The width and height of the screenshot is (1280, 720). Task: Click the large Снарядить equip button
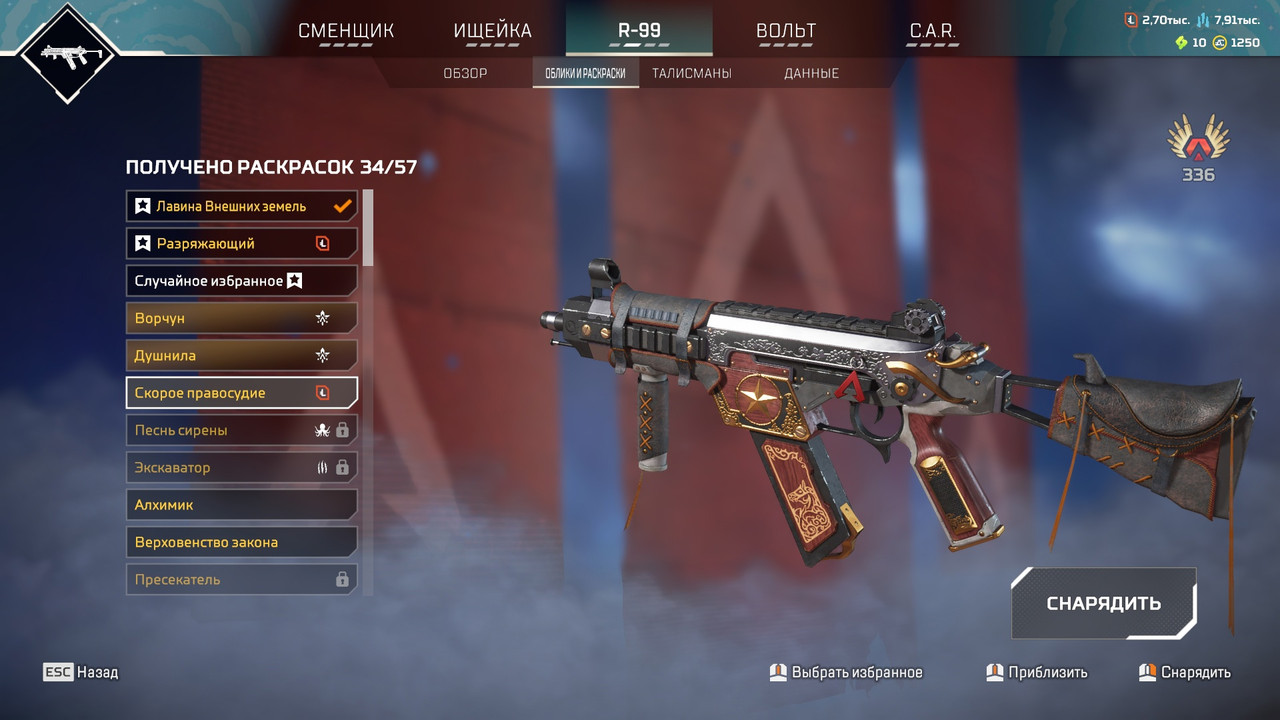tap(1104, 603)
